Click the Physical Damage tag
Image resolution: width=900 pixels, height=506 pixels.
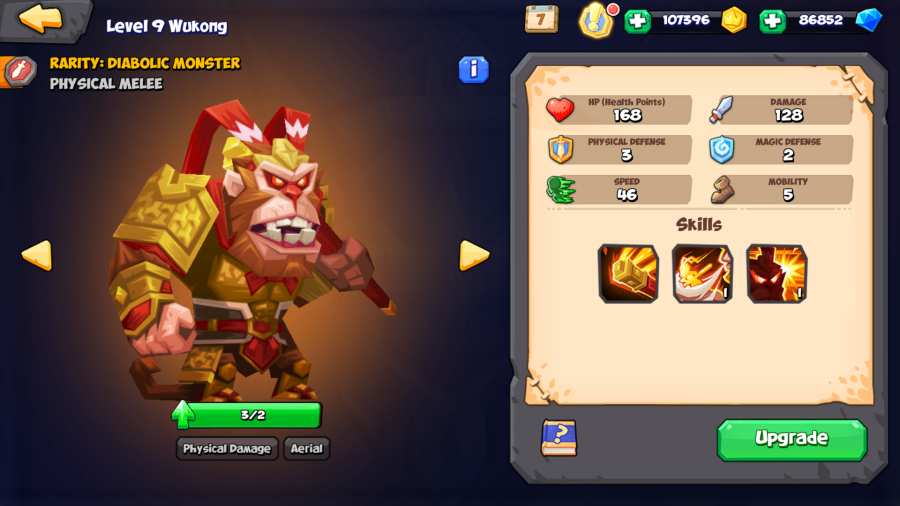pyautogui.click(x=227, y=448)
